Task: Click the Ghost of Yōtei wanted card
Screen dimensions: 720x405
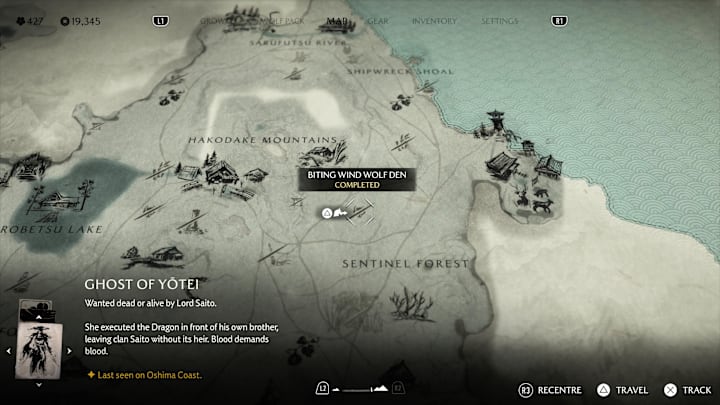Action: point(38,350)
